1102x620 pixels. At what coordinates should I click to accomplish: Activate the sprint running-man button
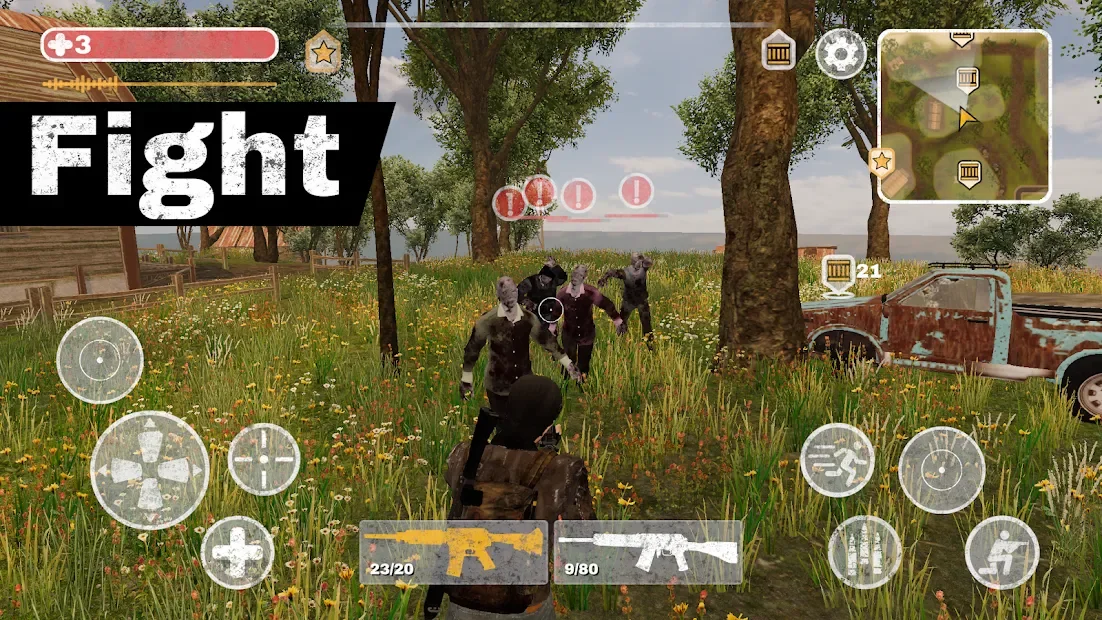coord(837,460)
